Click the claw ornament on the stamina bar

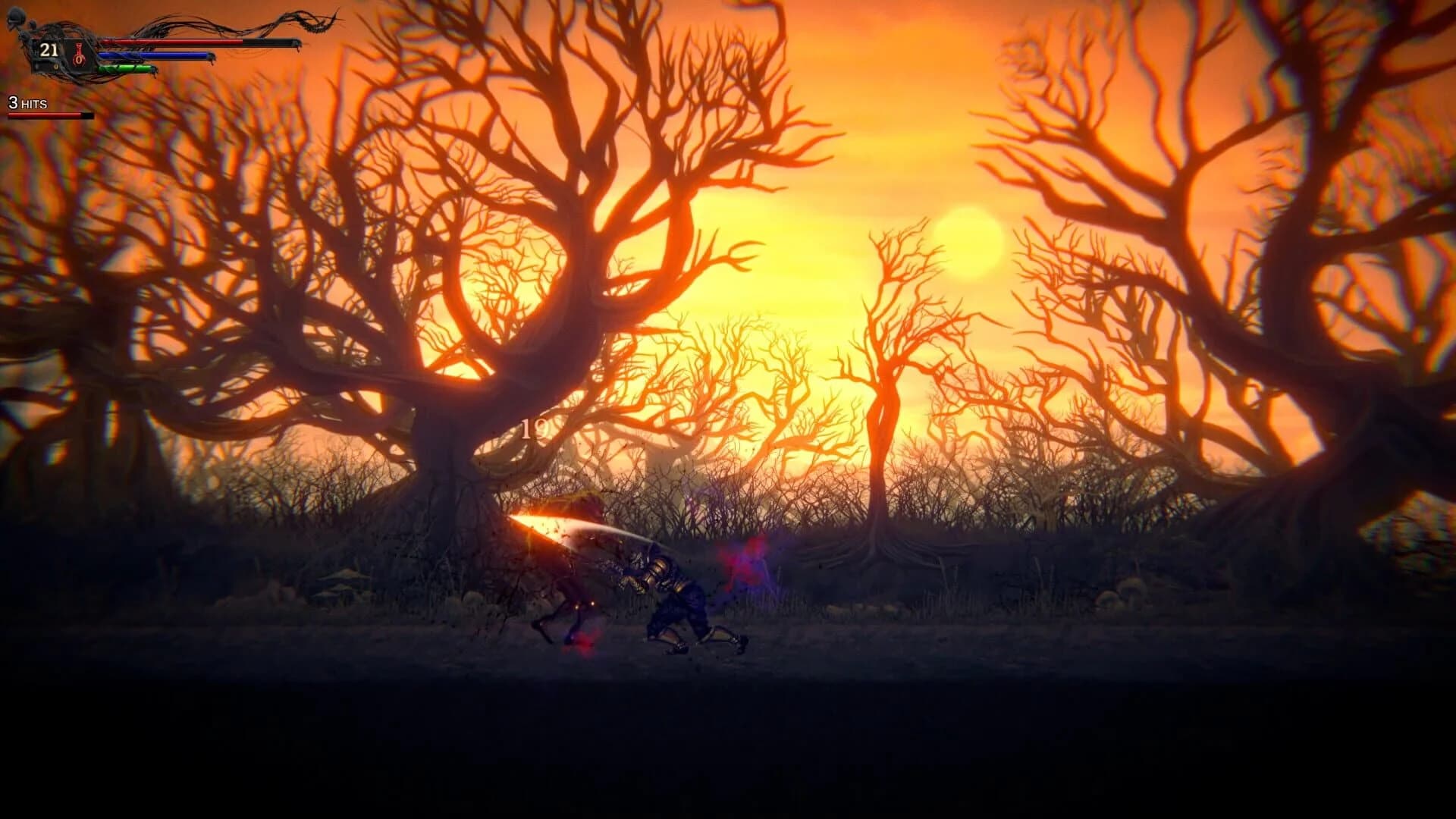153,71
